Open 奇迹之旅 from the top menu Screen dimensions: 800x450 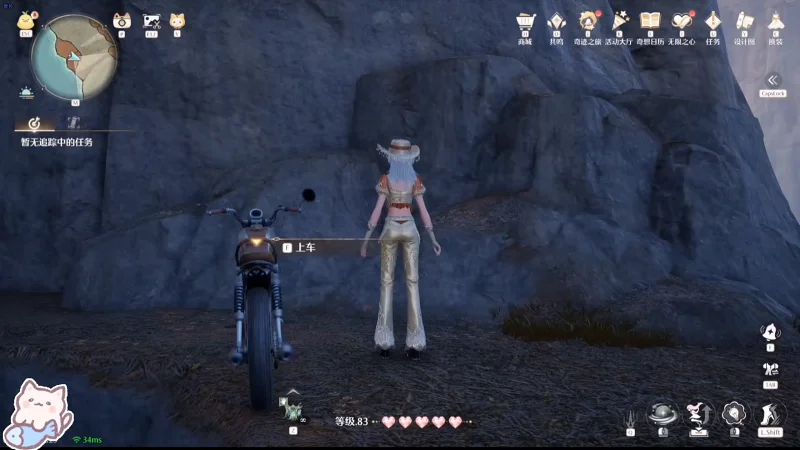point(588,22)
